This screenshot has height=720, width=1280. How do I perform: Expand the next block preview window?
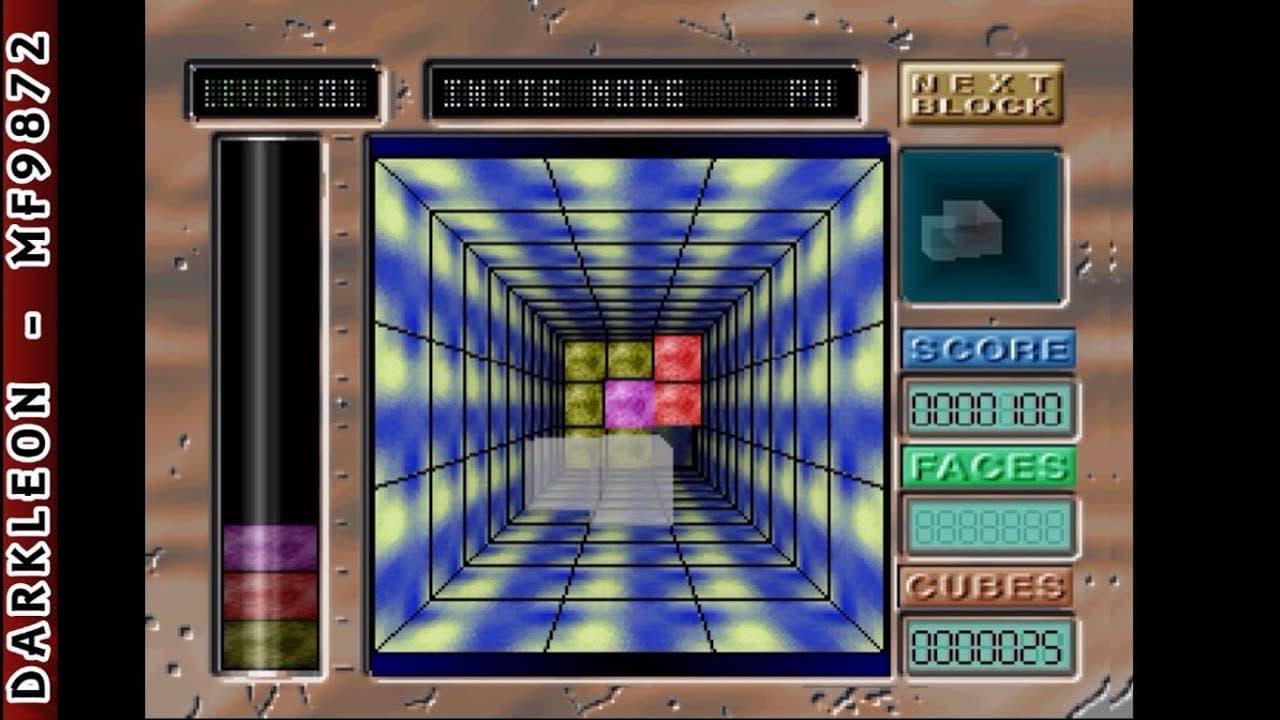pyautogui.click(x=983, y=225)
